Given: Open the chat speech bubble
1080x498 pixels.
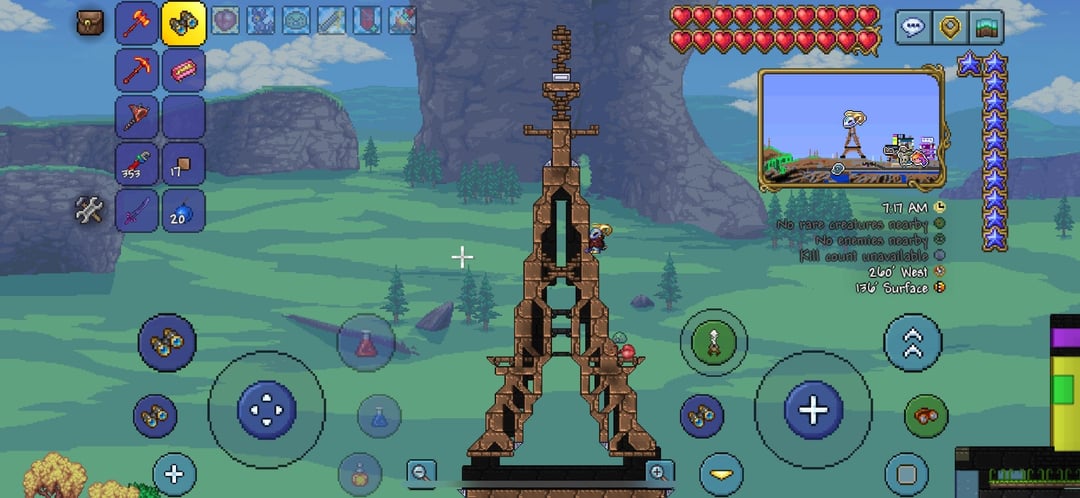Looking at the screenshot, I should point(912,27).
